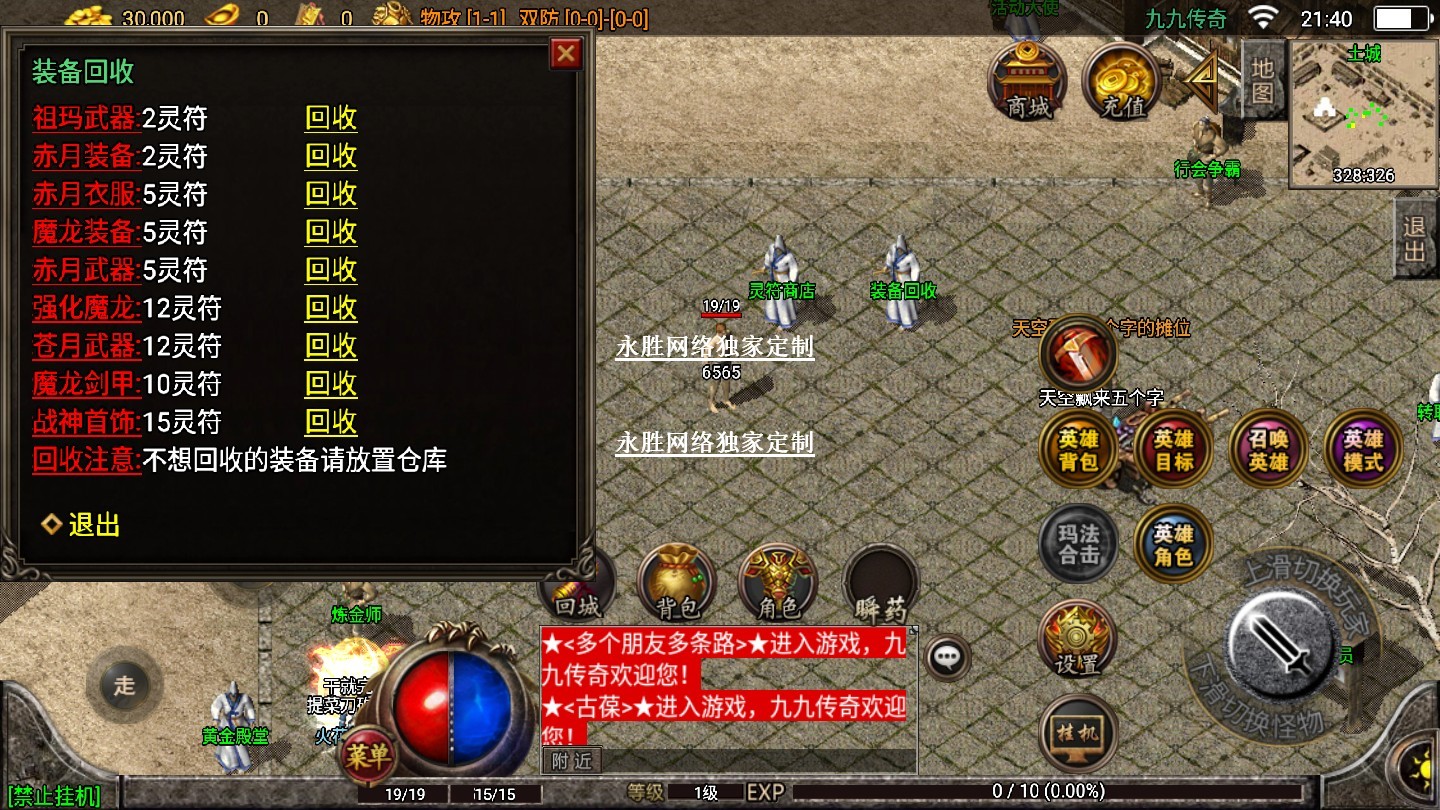
Task: Tap the 退出 button on right edge
Action: click(x=1415, y=240)
